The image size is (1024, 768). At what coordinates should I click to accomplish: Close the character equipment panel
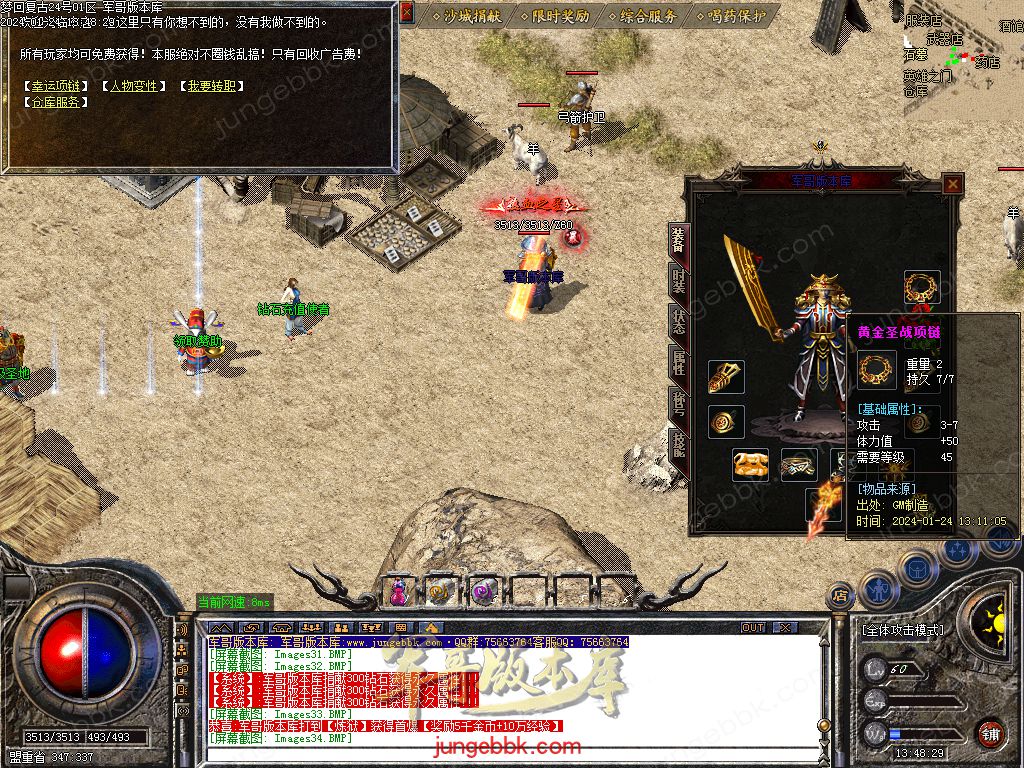pos(953,183)
